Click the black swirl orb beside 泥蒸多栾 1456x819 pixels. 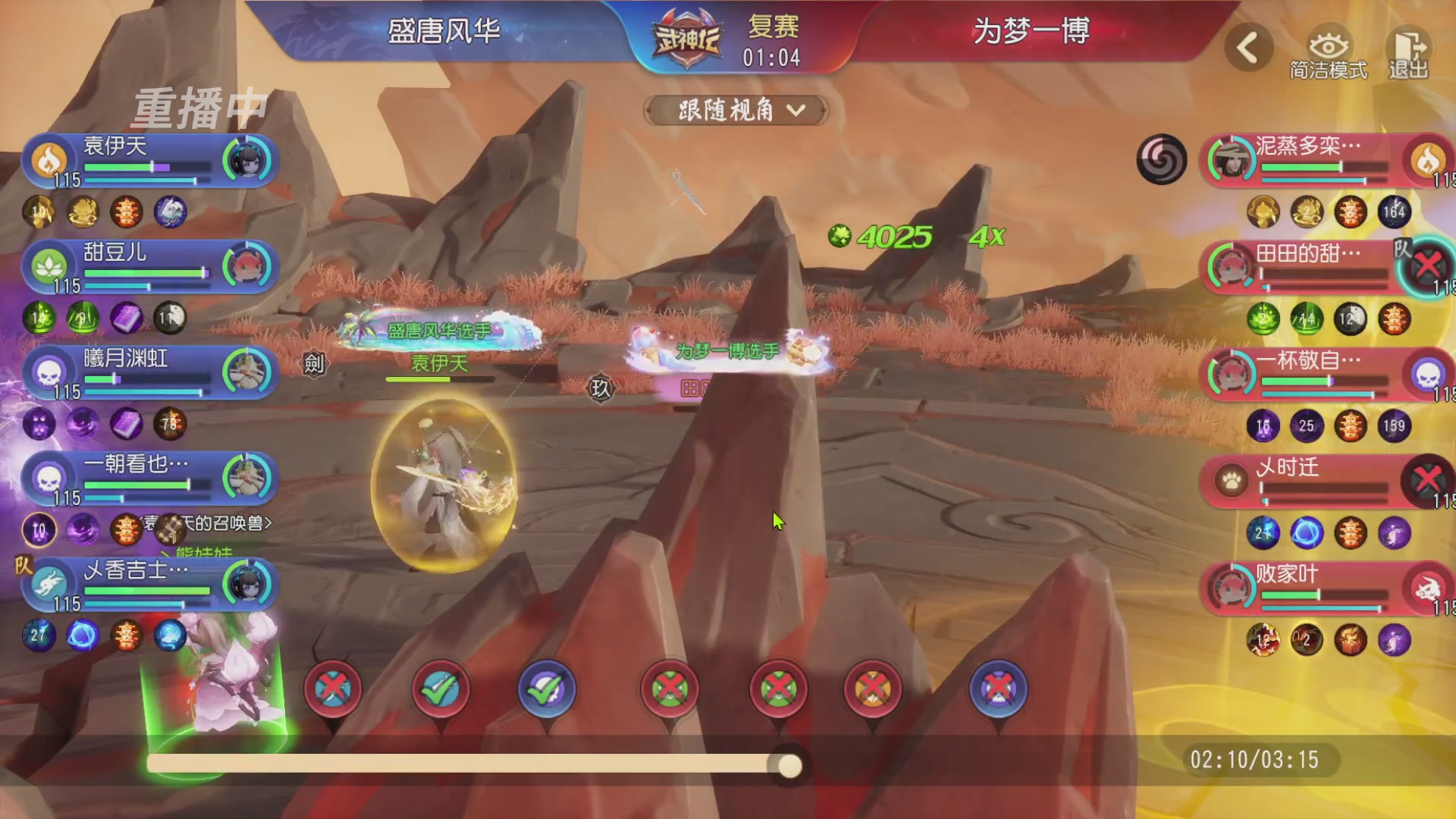[x=1162, y=159]
